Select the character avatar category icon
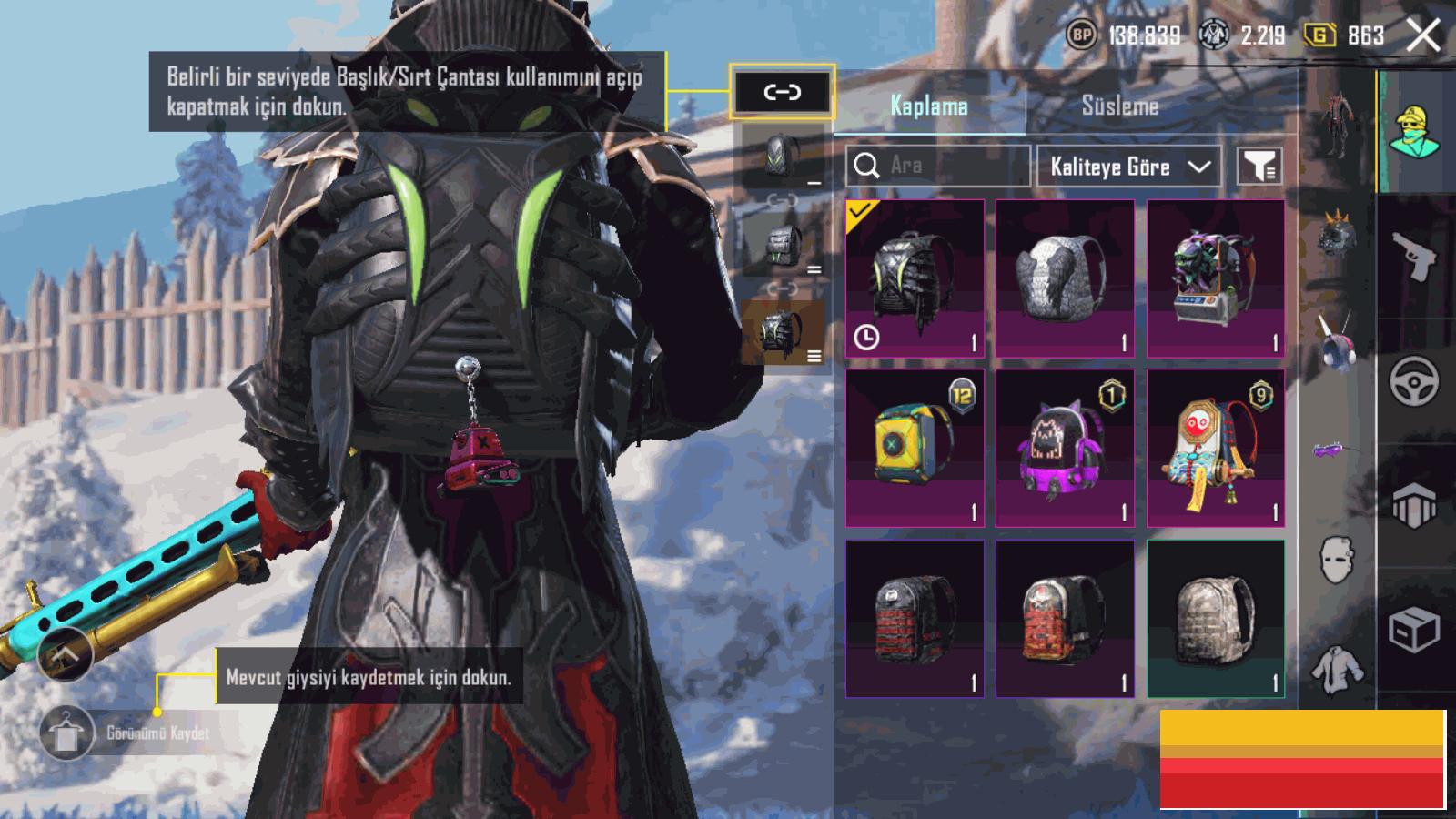This screenshot has height=819, width=1456. point(1413,132)
